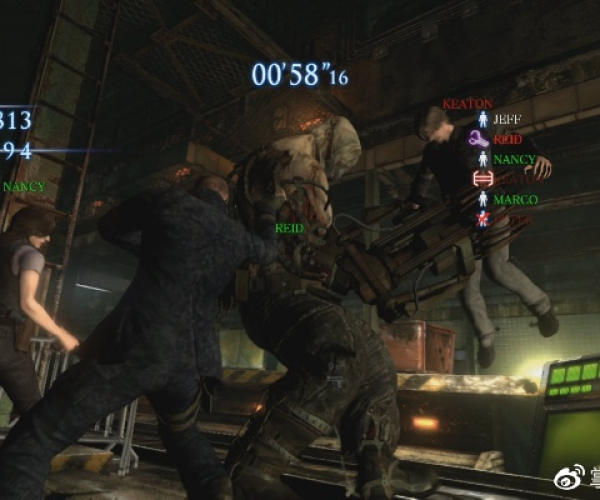Select JEFF in the player list

click(507, 118)
